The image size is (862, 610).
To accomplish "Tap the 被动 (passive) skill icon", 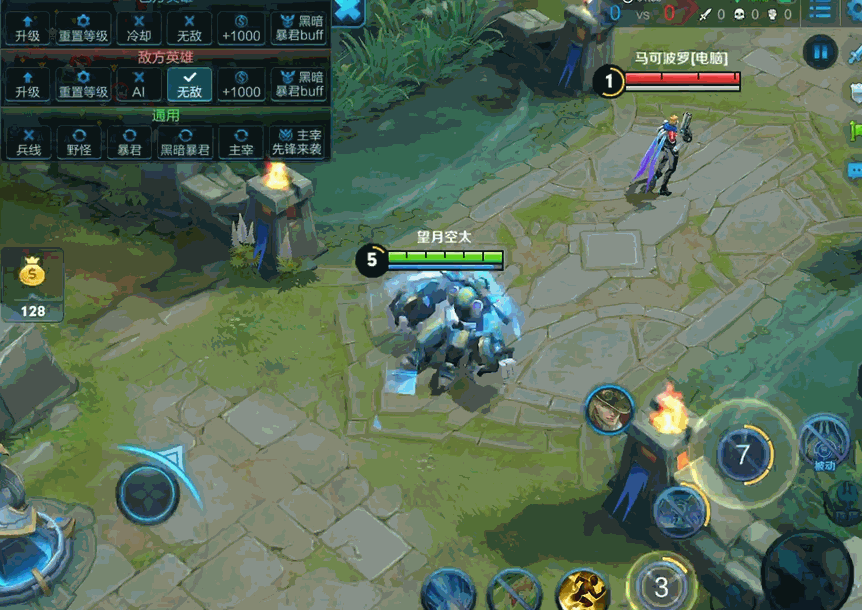I will click(x=824, y=442).
